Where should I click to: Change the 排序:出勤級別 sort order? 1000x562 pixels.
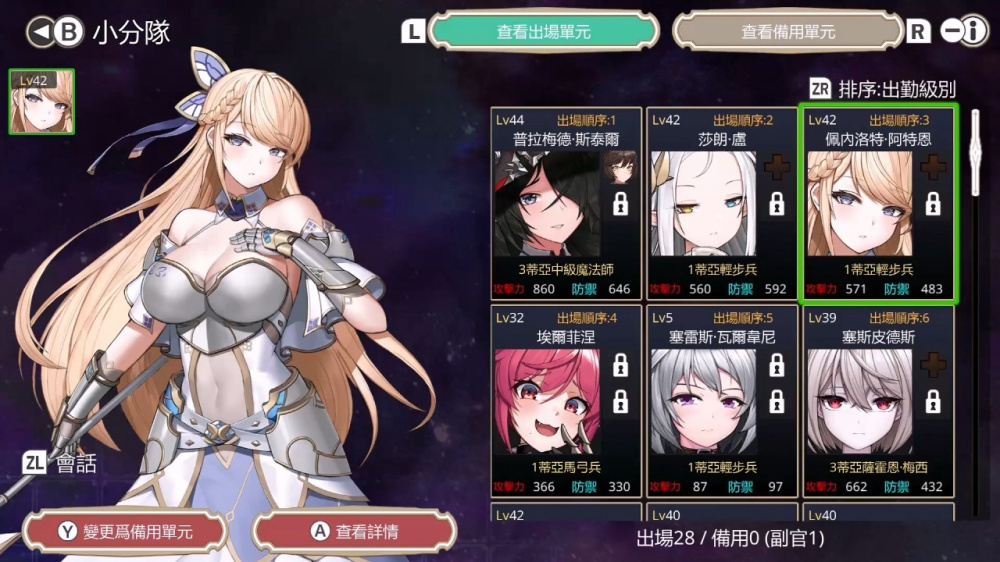[883, 89]
